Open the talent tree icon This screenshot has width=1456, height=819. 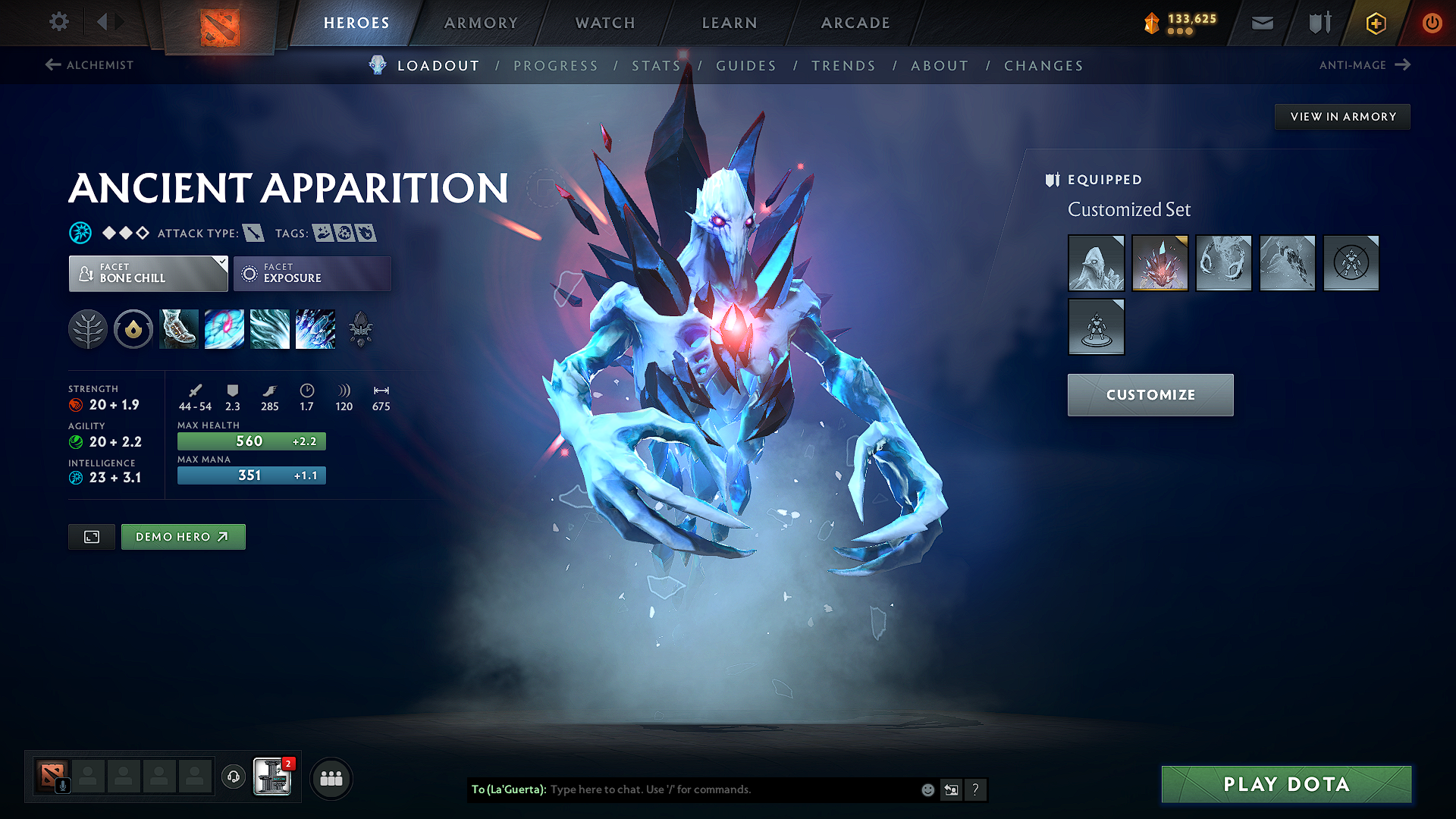click(x=88, y=329)
